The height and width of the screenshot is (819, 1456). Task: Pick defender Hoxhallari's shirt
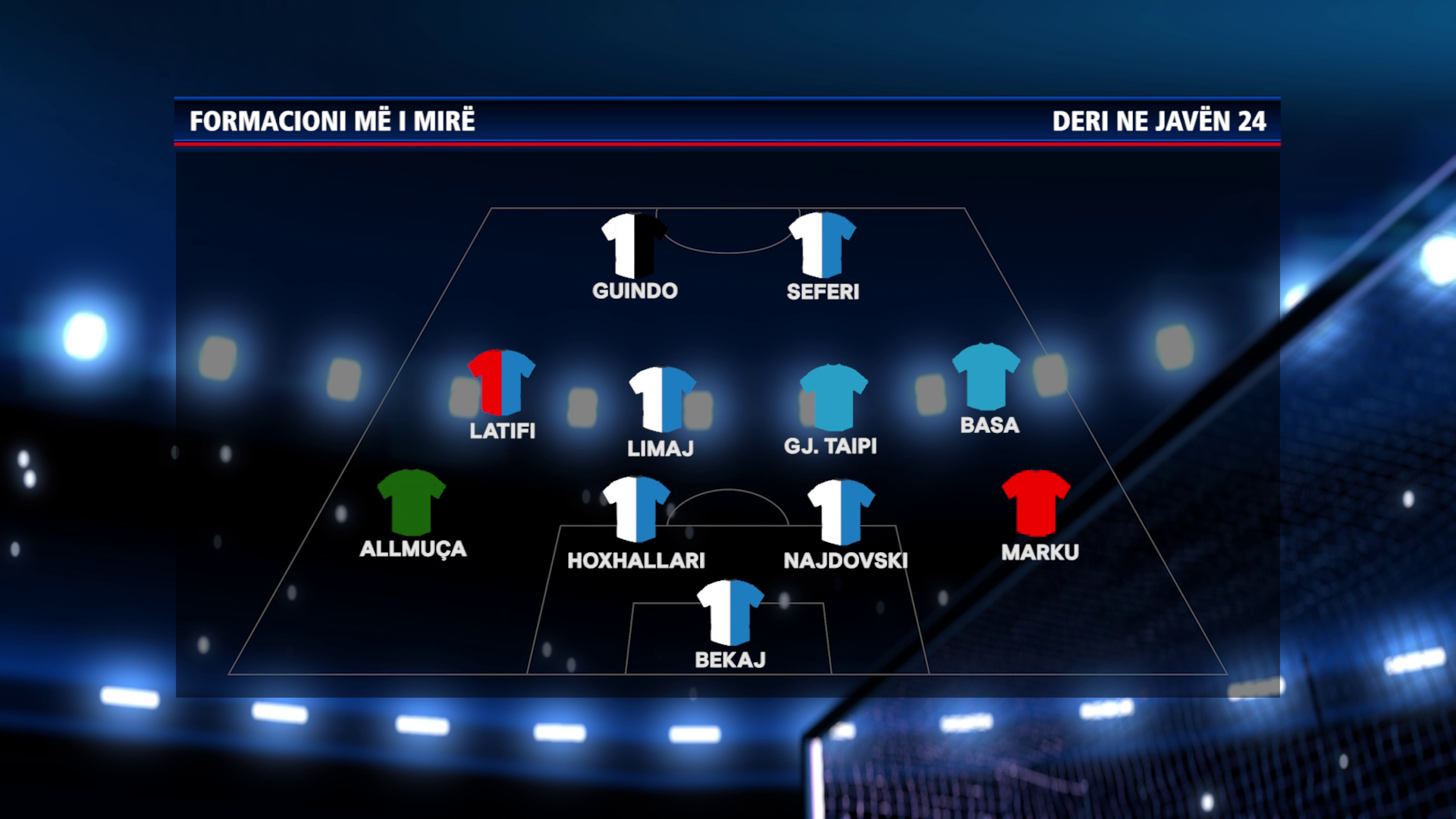point(635,510)
